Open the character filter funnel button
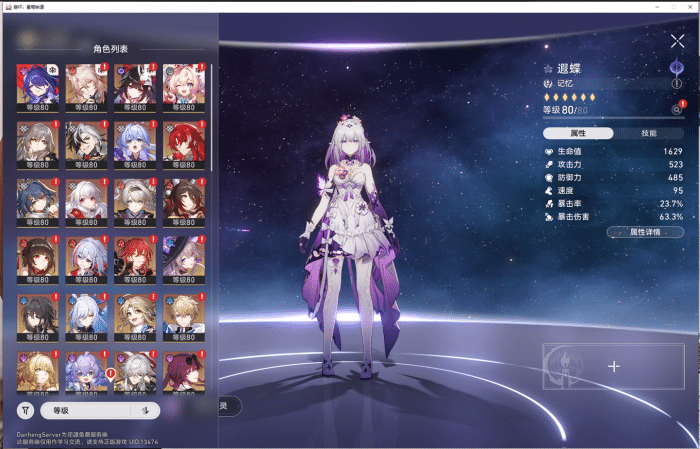Viewport: 700px width, 449px height. pyautogui.click(x=25, y=410)
